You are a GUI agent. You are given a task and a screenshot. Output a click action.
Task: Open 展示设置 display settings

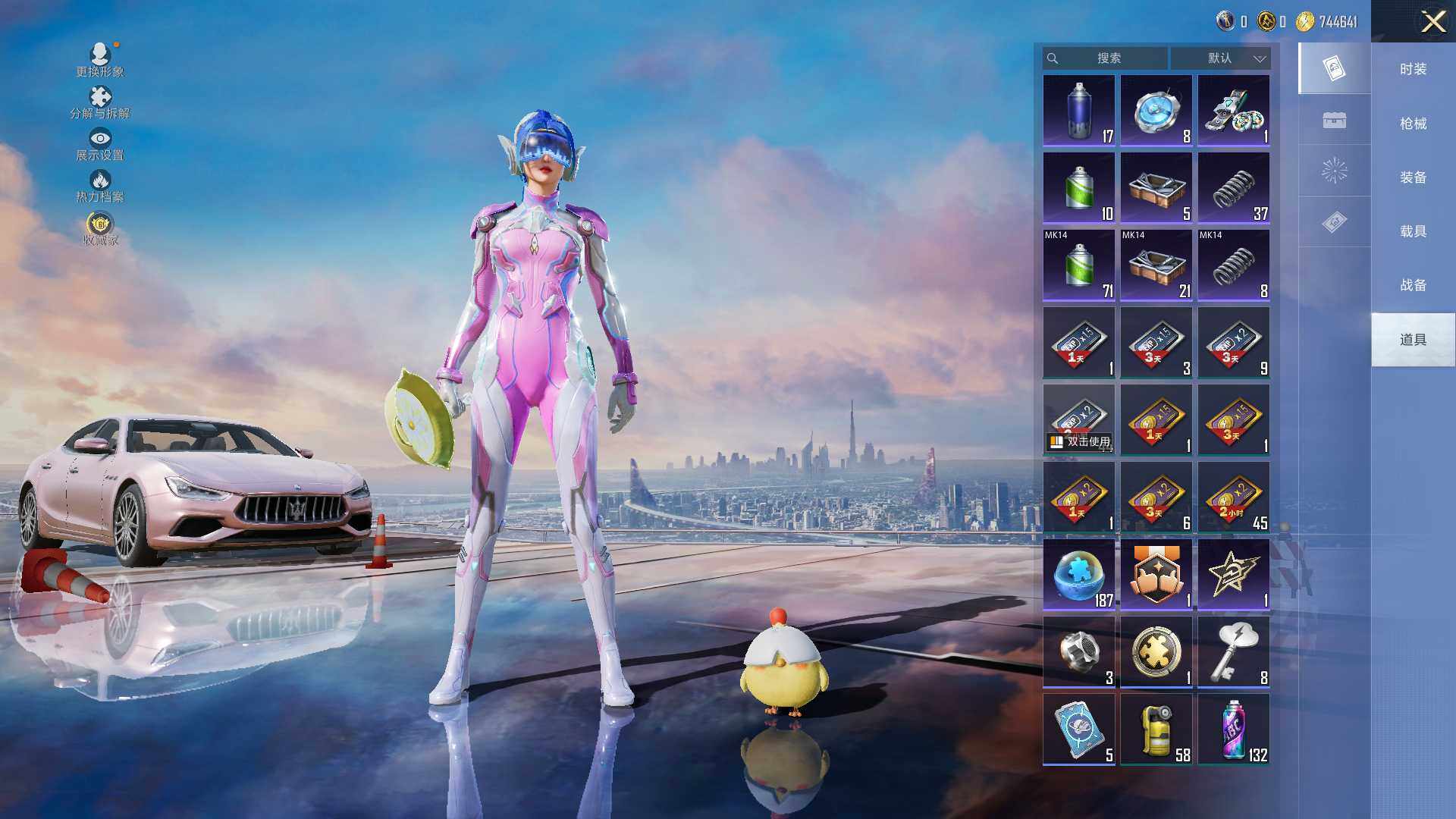pos(100,144)
